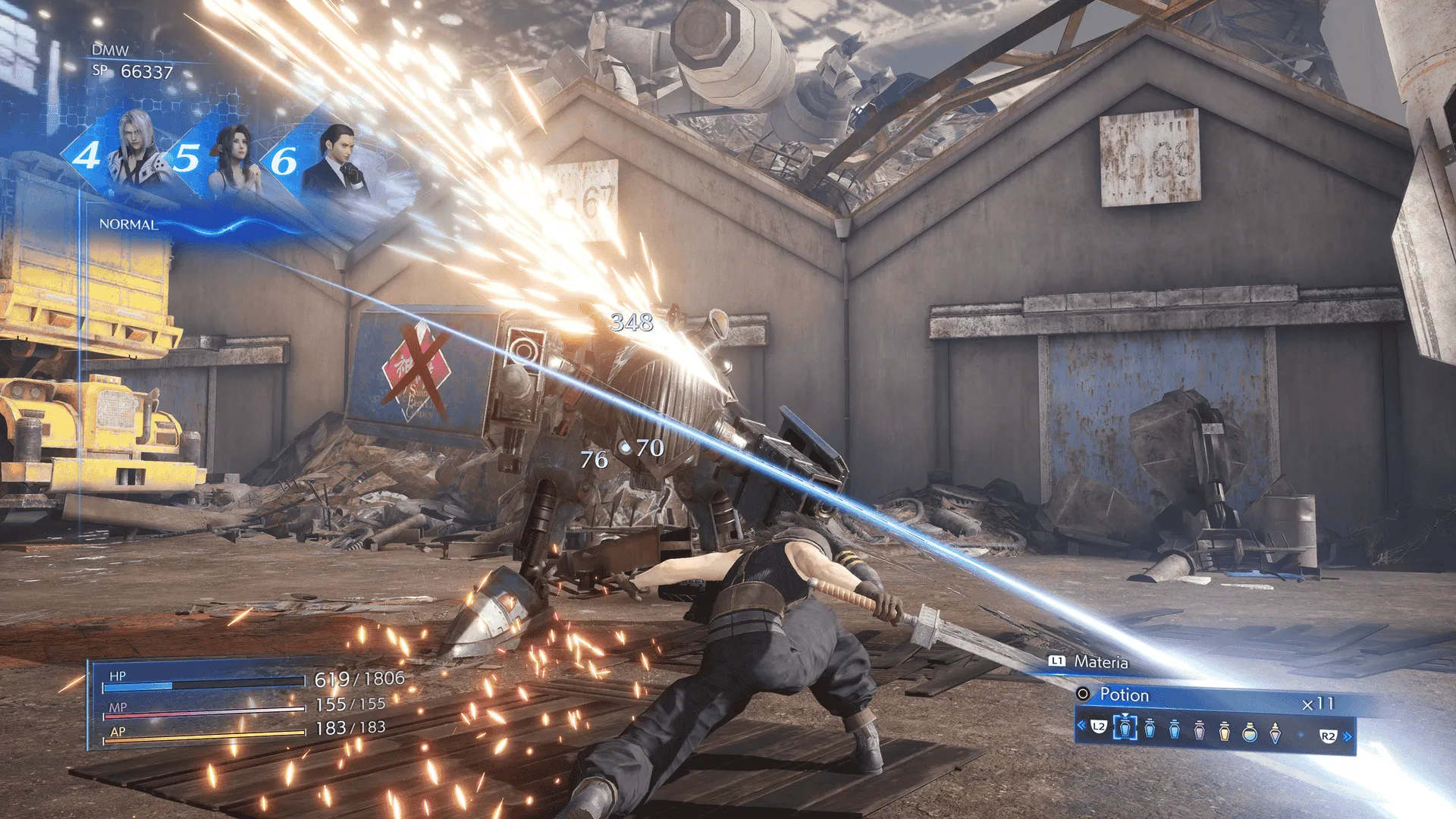The height and width of the screenshot is (819, 1456).
Task: Select the diamond-shaped bottle item
Action: (1275, 732)
